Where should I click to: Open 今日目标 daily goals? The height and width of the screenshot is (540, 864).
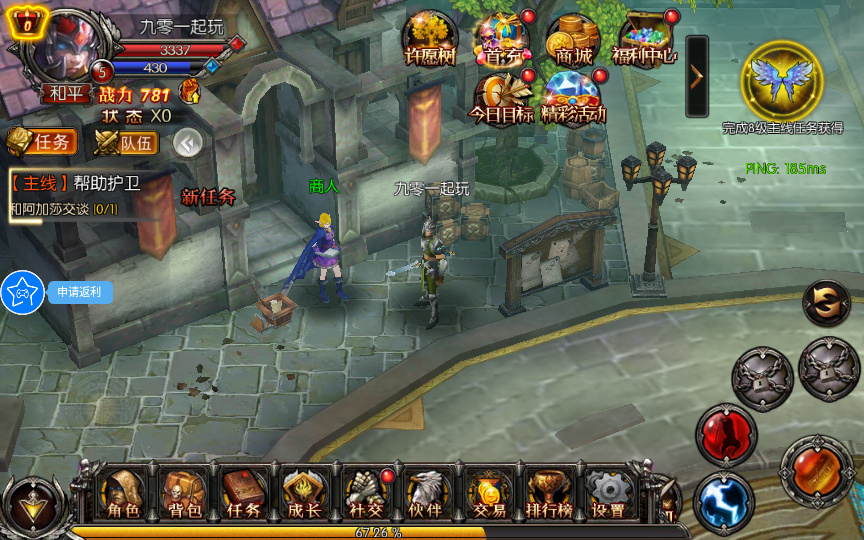click(502, 98)
